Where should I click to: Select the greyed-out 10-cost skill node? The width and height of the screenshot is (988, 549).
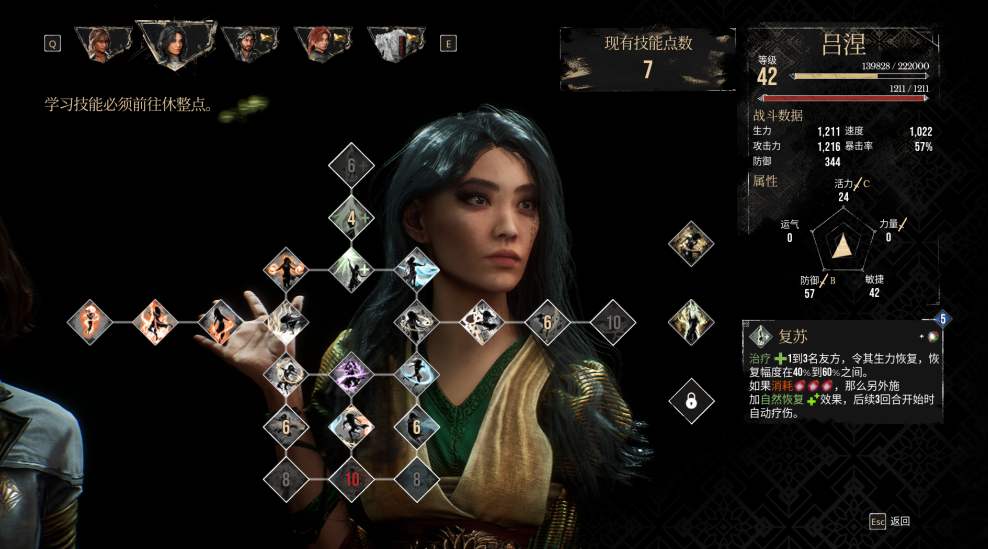tap(613, 322)
